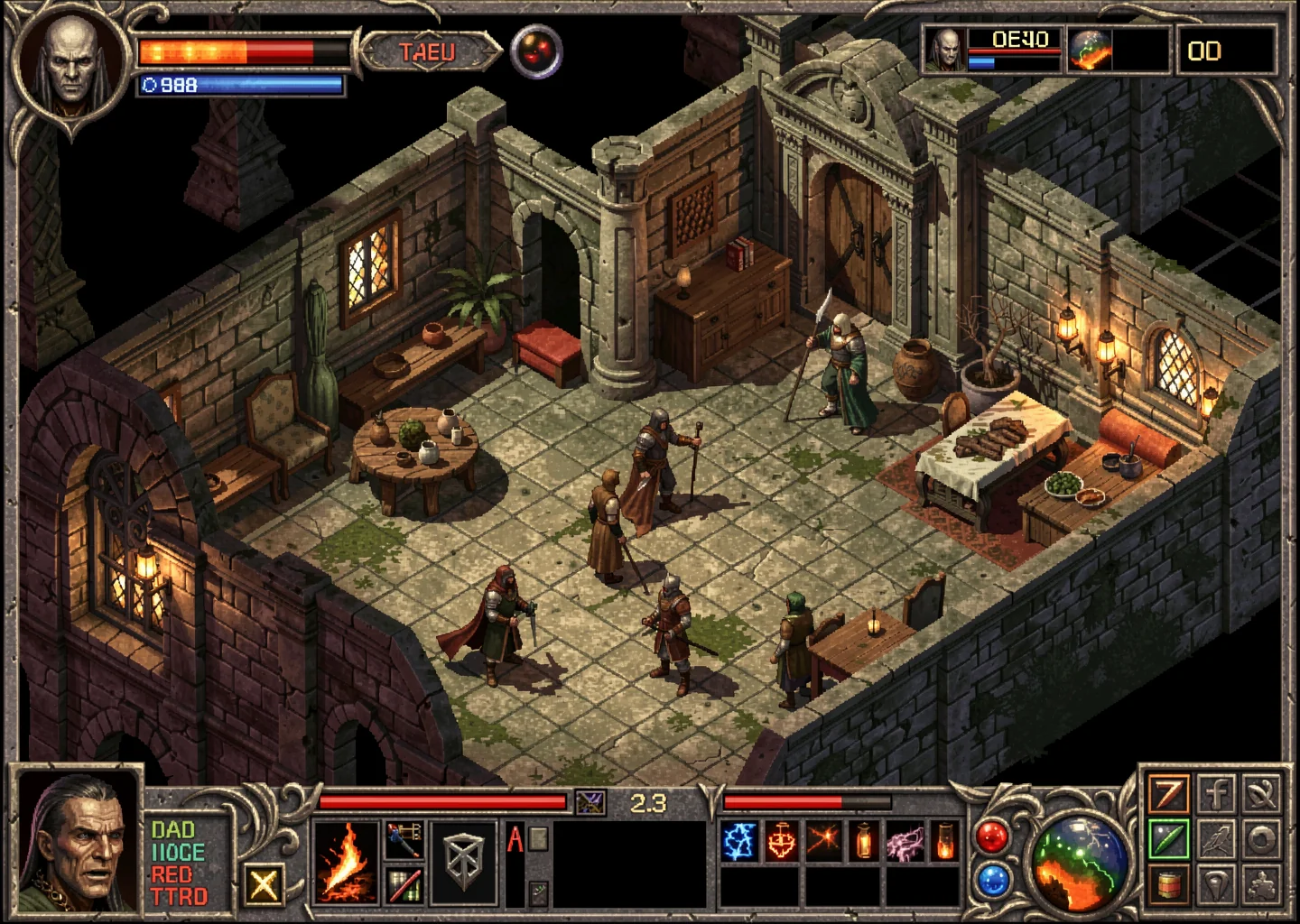The image size is (1300, 924).
Task: Choose the stone cube shield slot
Action: tap(466, 861)
